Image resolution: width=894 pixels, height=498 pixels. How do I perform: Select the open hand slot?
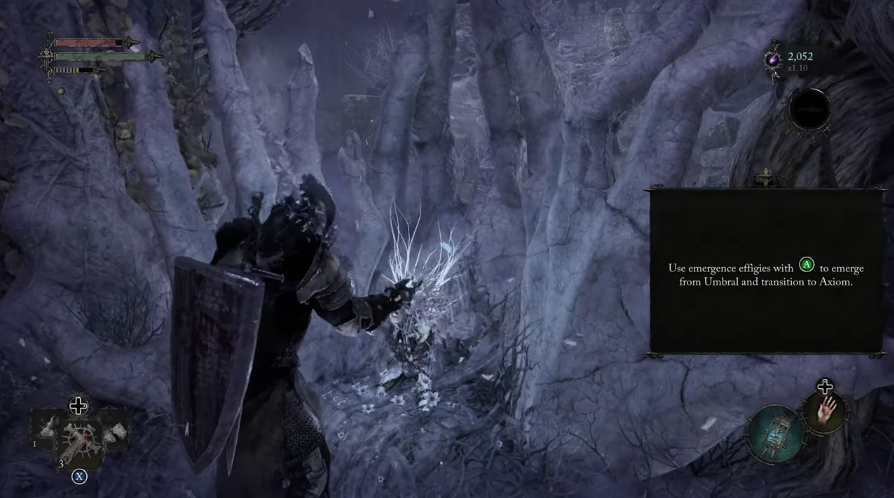[824, 411]
